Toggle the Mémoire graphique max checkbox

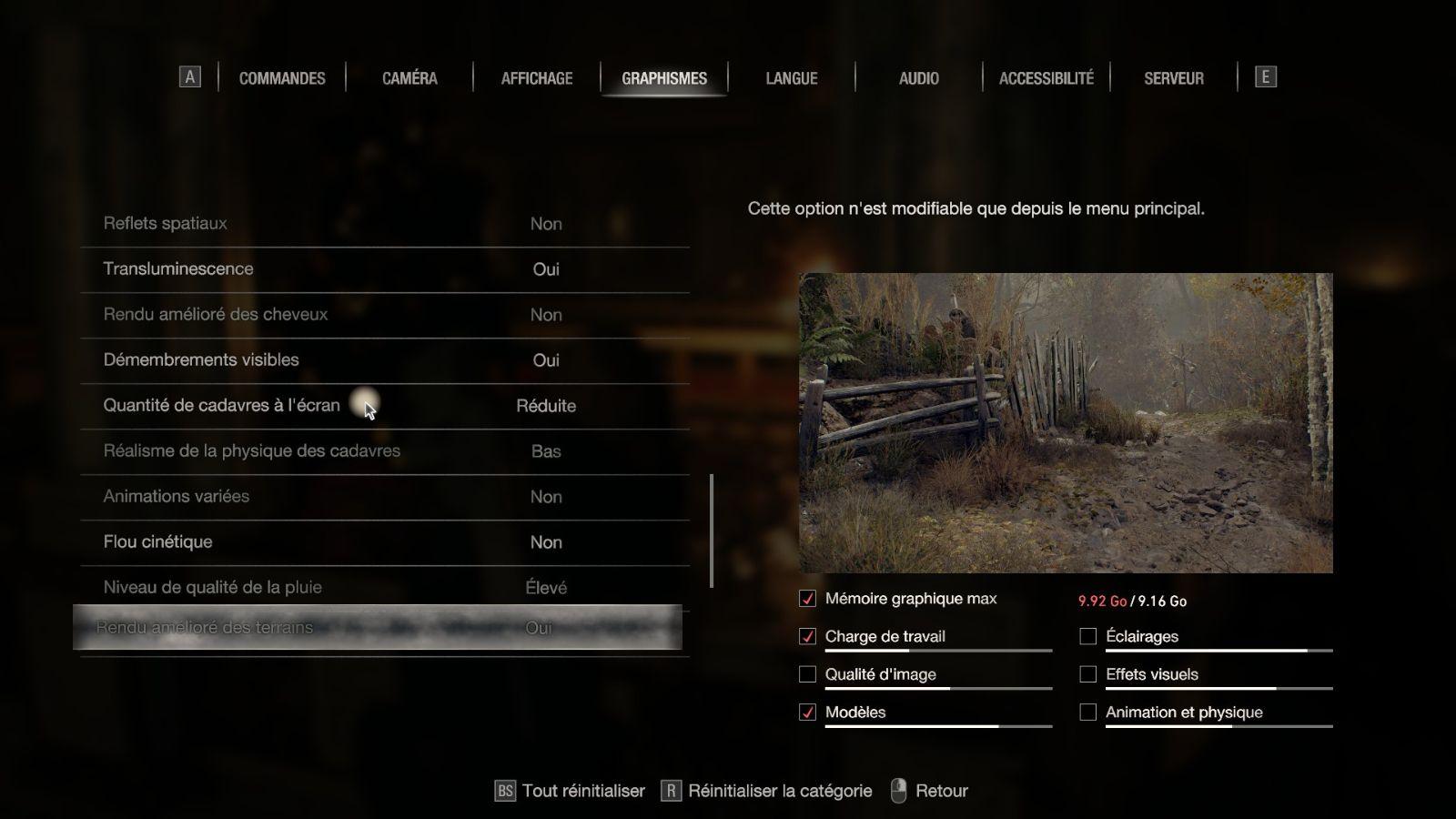pyautogui.click(x=807, y=599)
